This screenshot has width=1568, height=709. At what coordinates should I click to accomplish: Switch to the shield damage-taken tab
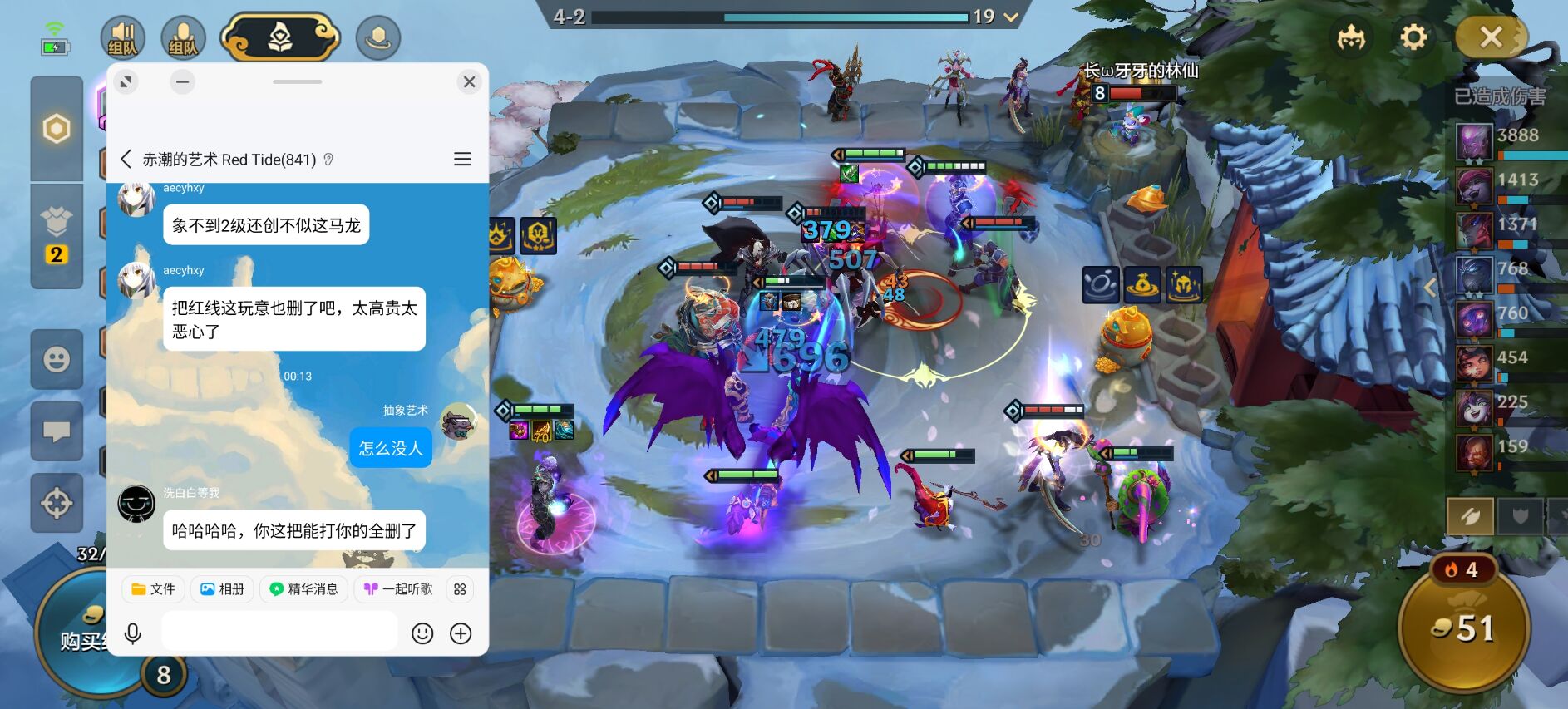pos(1520,516)
